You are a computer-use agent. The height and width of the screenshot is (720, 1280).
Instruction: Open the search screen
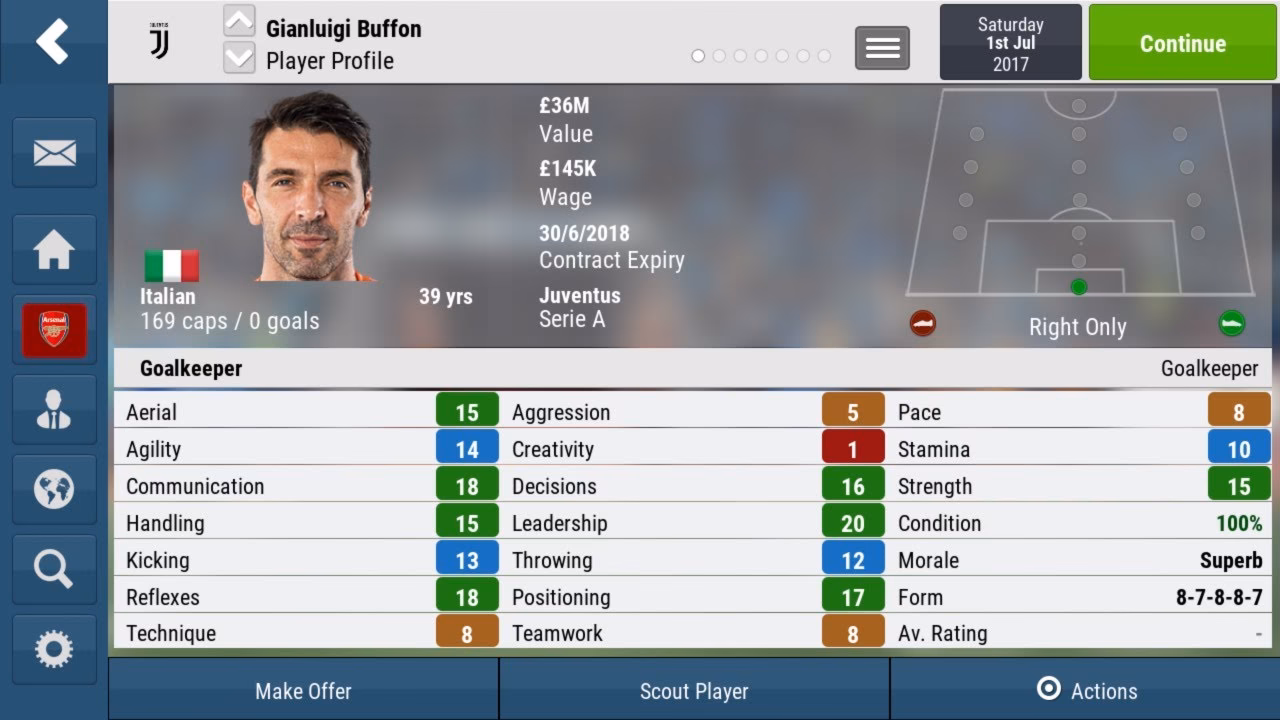pos(53,570)
